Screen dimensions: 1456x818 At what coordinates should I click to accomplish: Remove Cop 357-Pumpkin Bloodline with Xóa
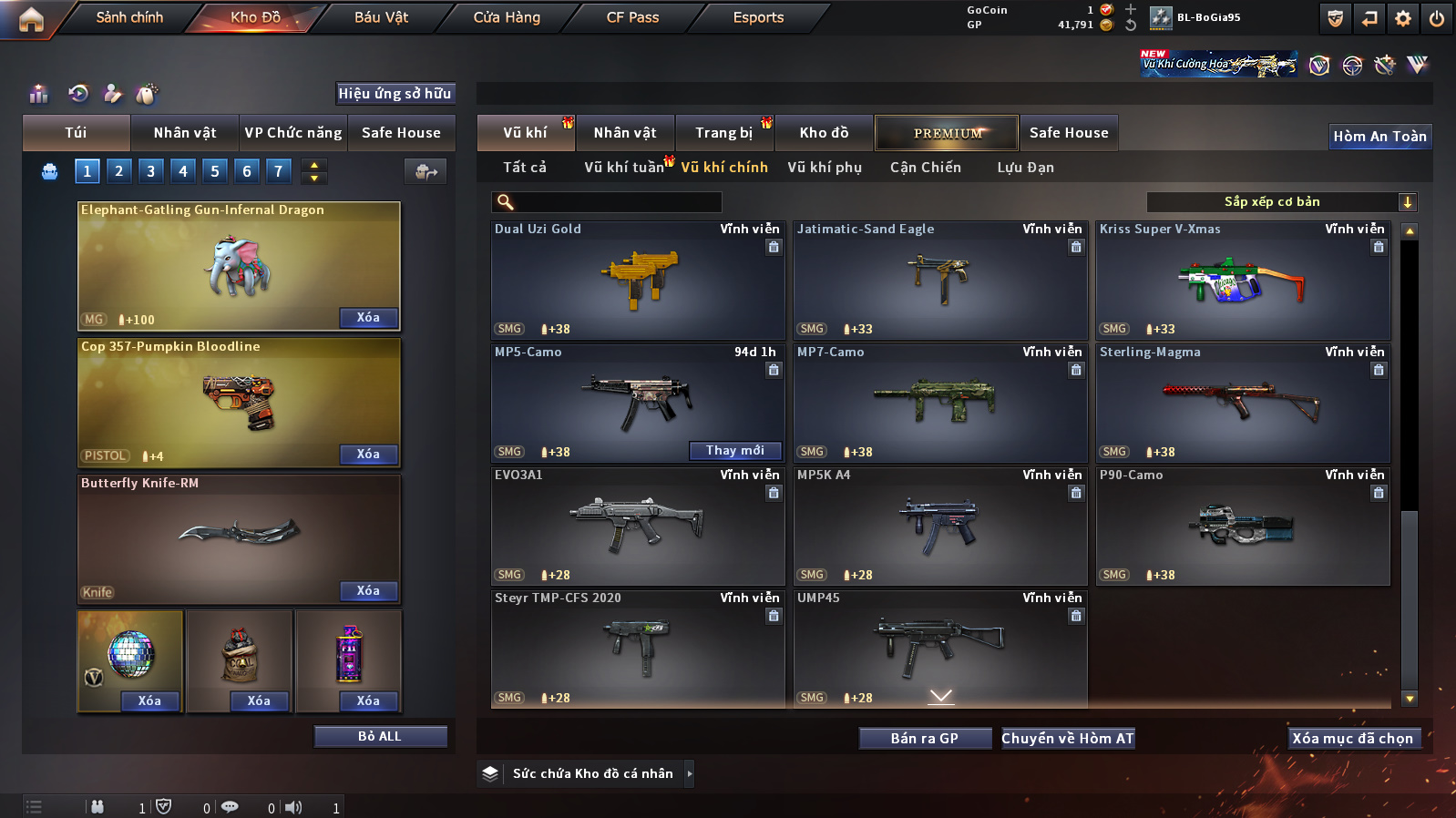368,455
